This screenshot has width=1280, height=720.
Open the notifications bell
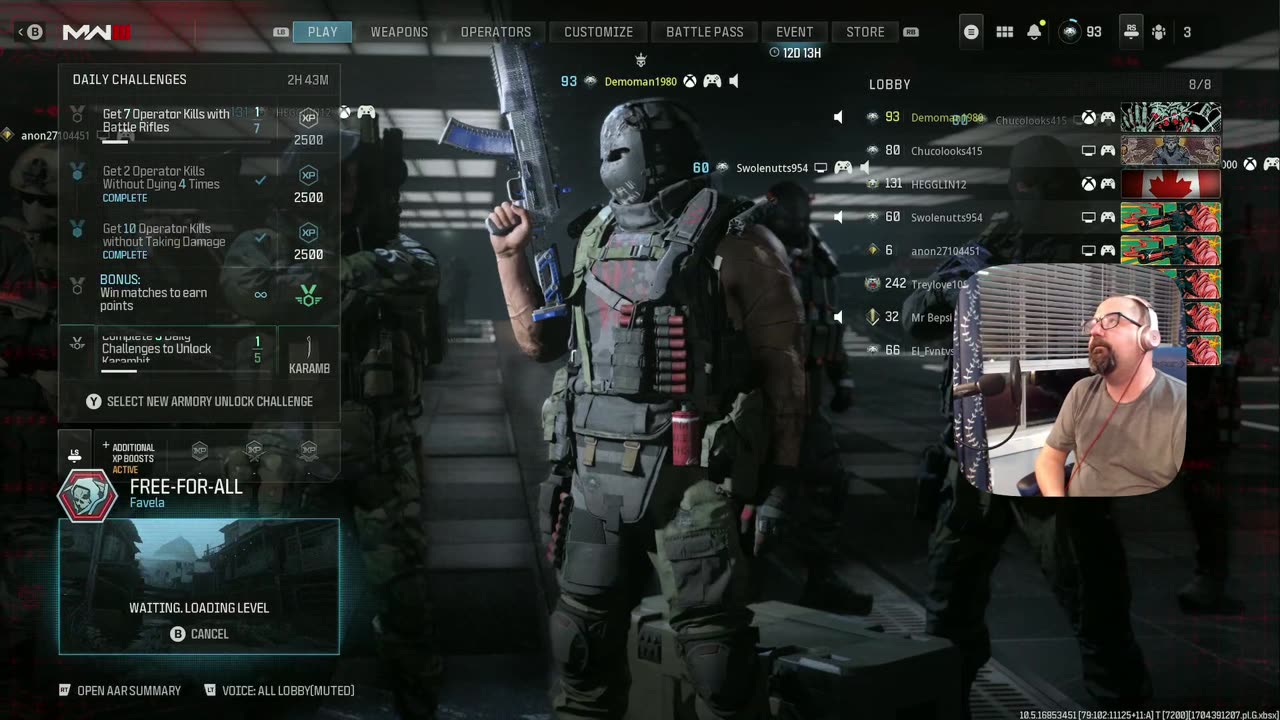1034,32
